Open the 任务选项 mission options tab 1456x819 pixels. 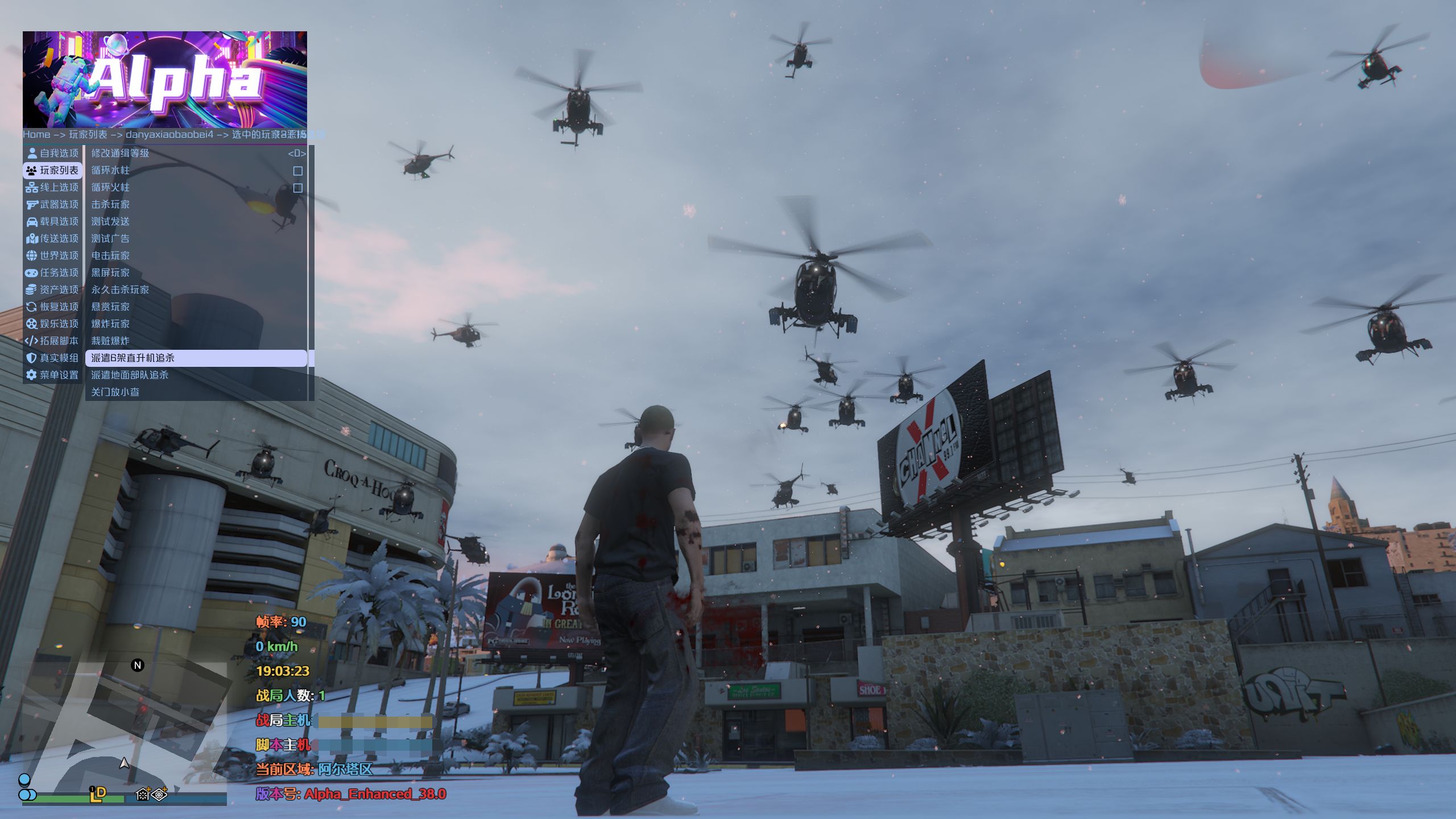pyautogui.click(x=53, y=272)
